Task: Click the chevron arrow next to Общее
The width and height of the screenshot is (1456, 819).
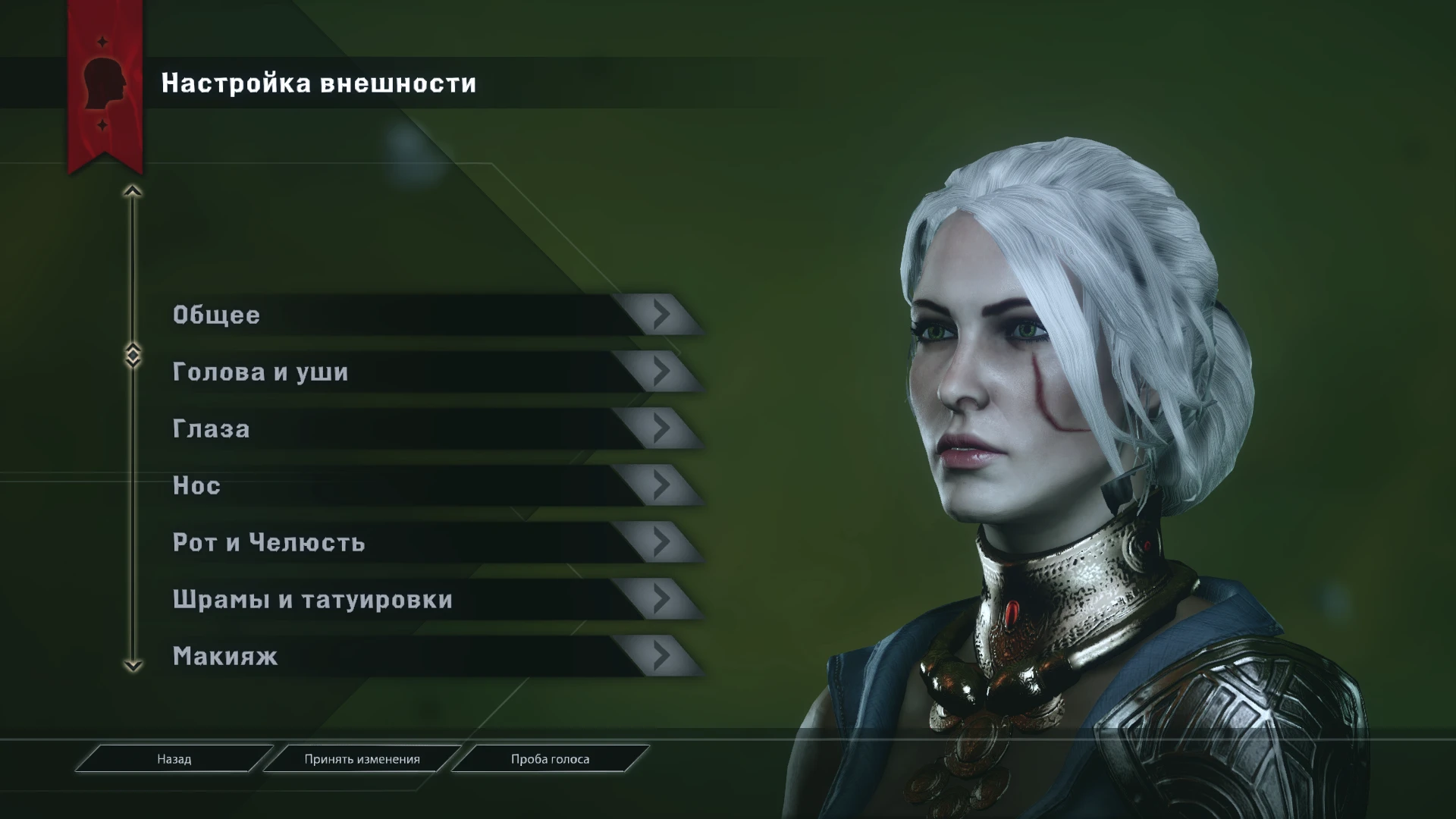Action: pyautogui.click(x=661, y=315)
